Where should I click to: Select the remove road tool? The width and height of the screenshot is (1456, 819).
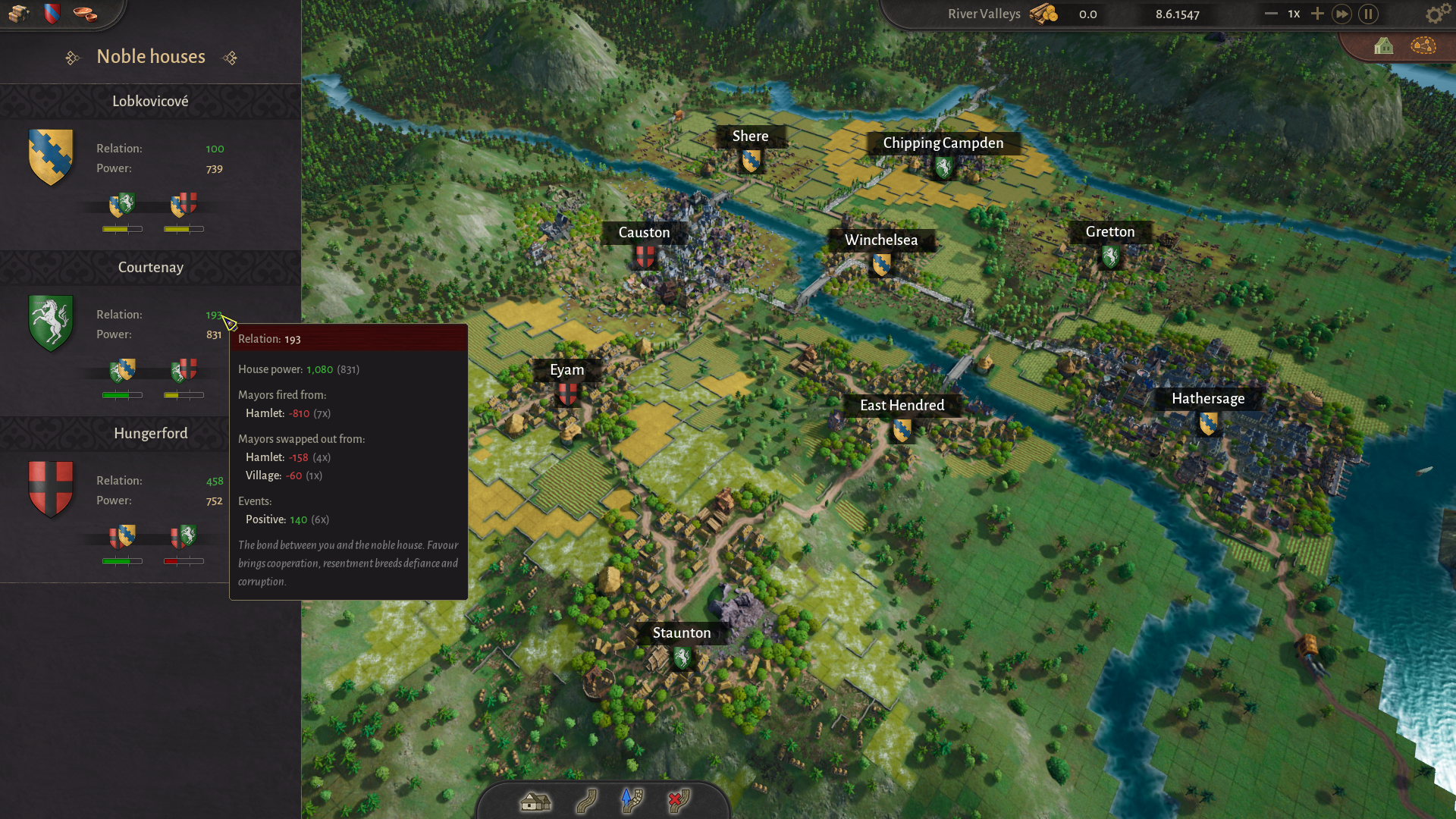(679, 801)
